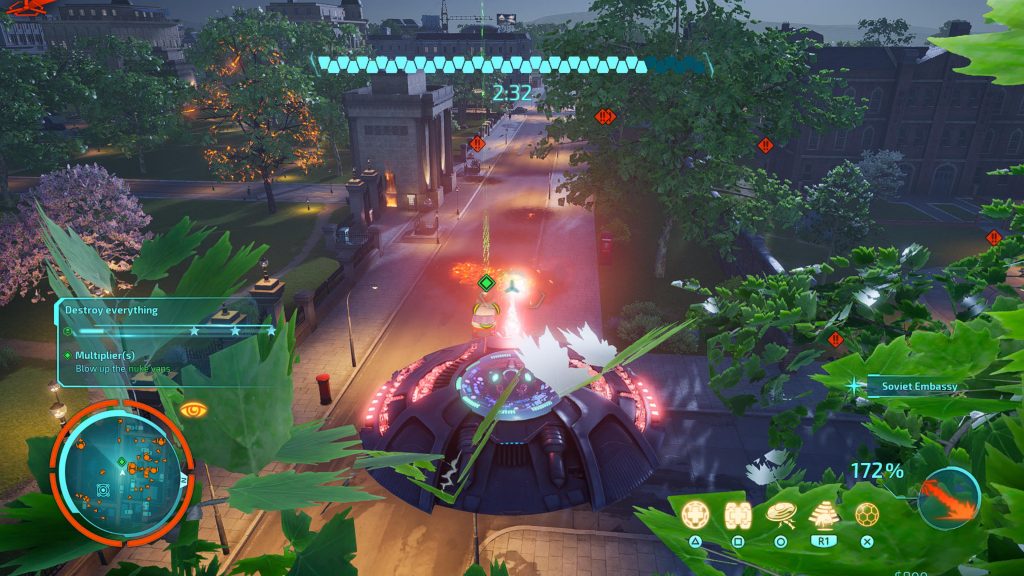Trigger the flying saucer ability icon

click(780, 514)
